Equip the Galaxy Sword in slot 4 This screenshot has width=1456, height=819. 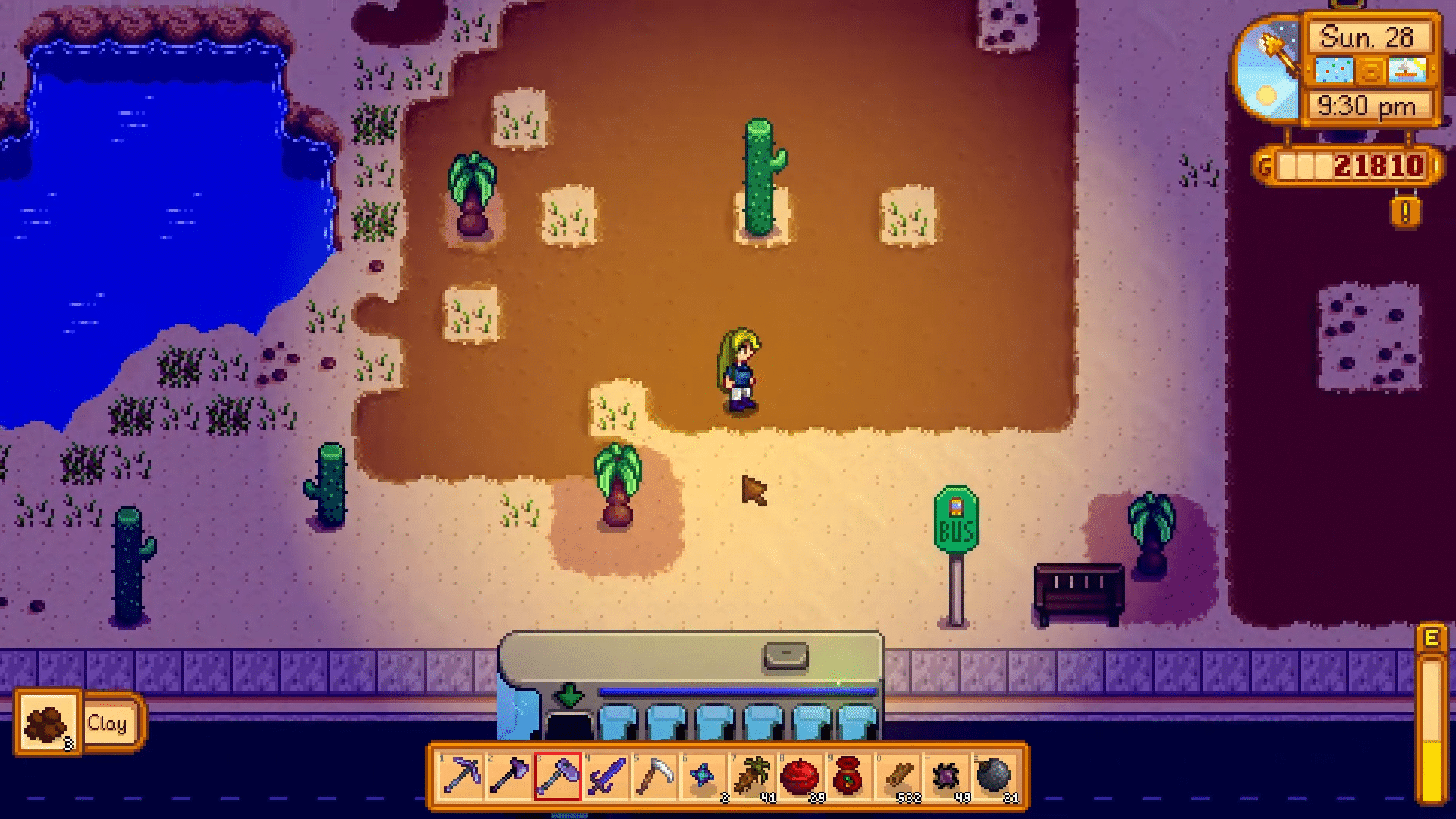coord(606,777)
